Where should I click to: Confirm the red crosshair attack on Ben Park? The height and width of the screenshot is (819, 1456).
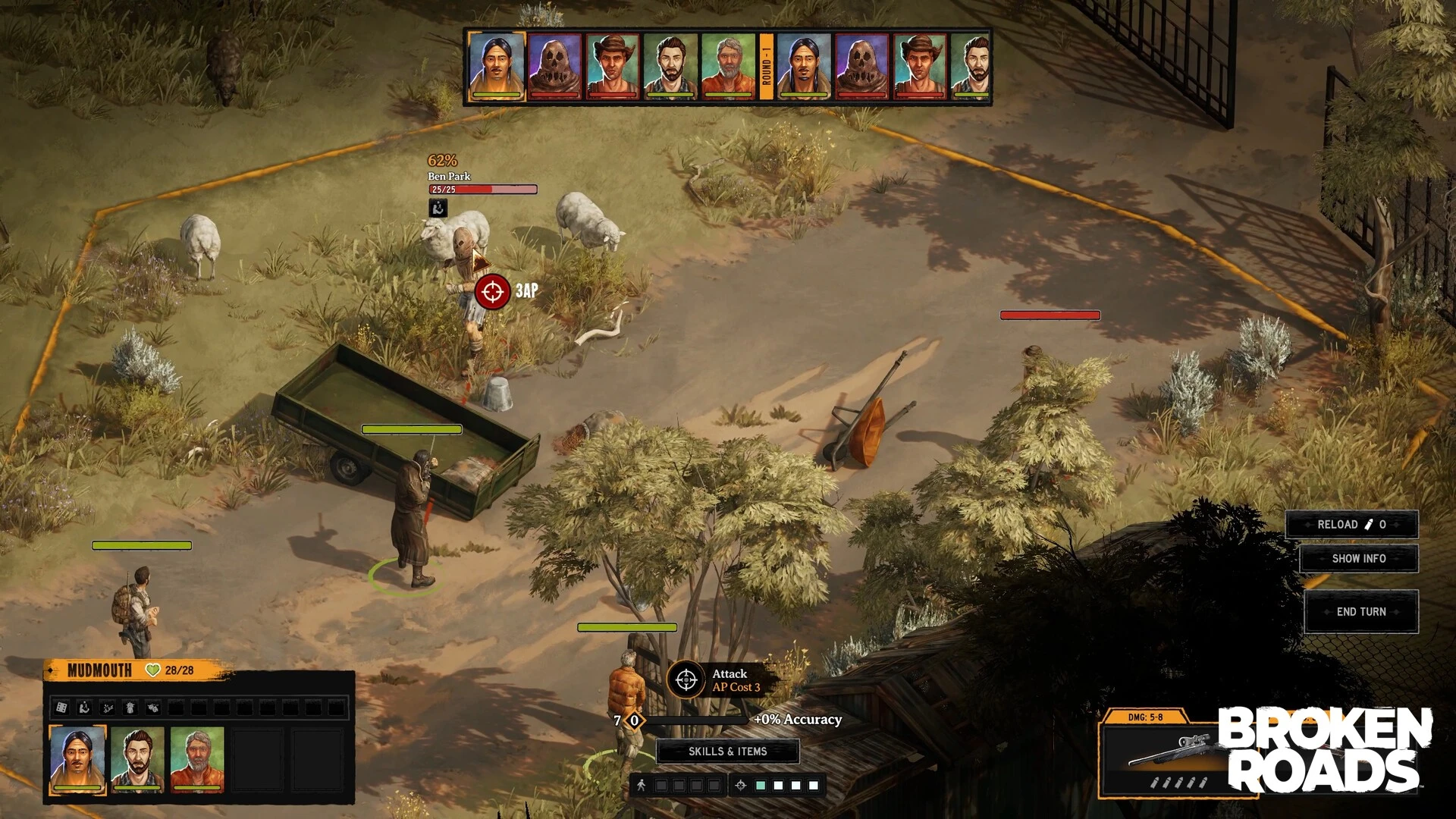pos(492,291)
